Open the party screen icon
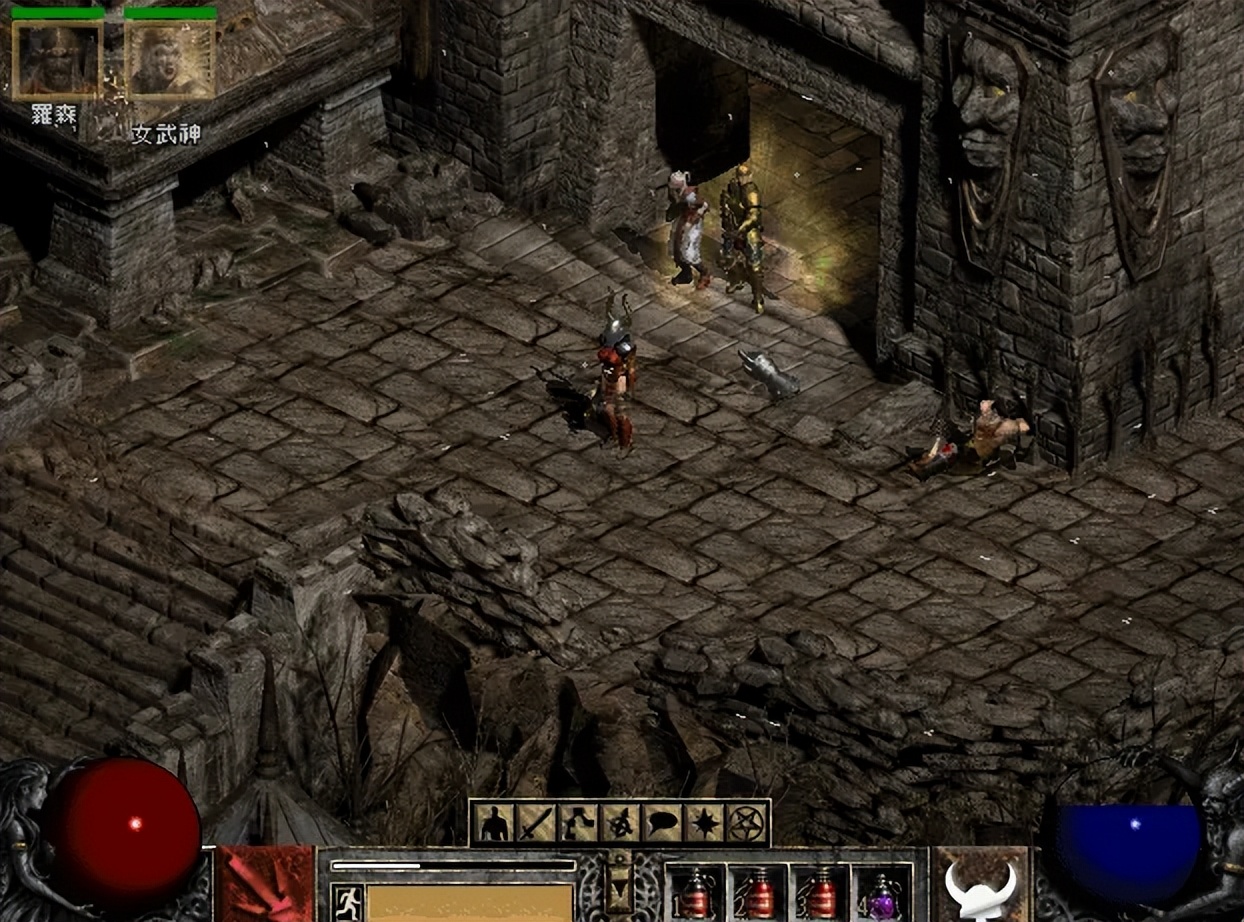1244x922 pixels. tap(620, 823)
